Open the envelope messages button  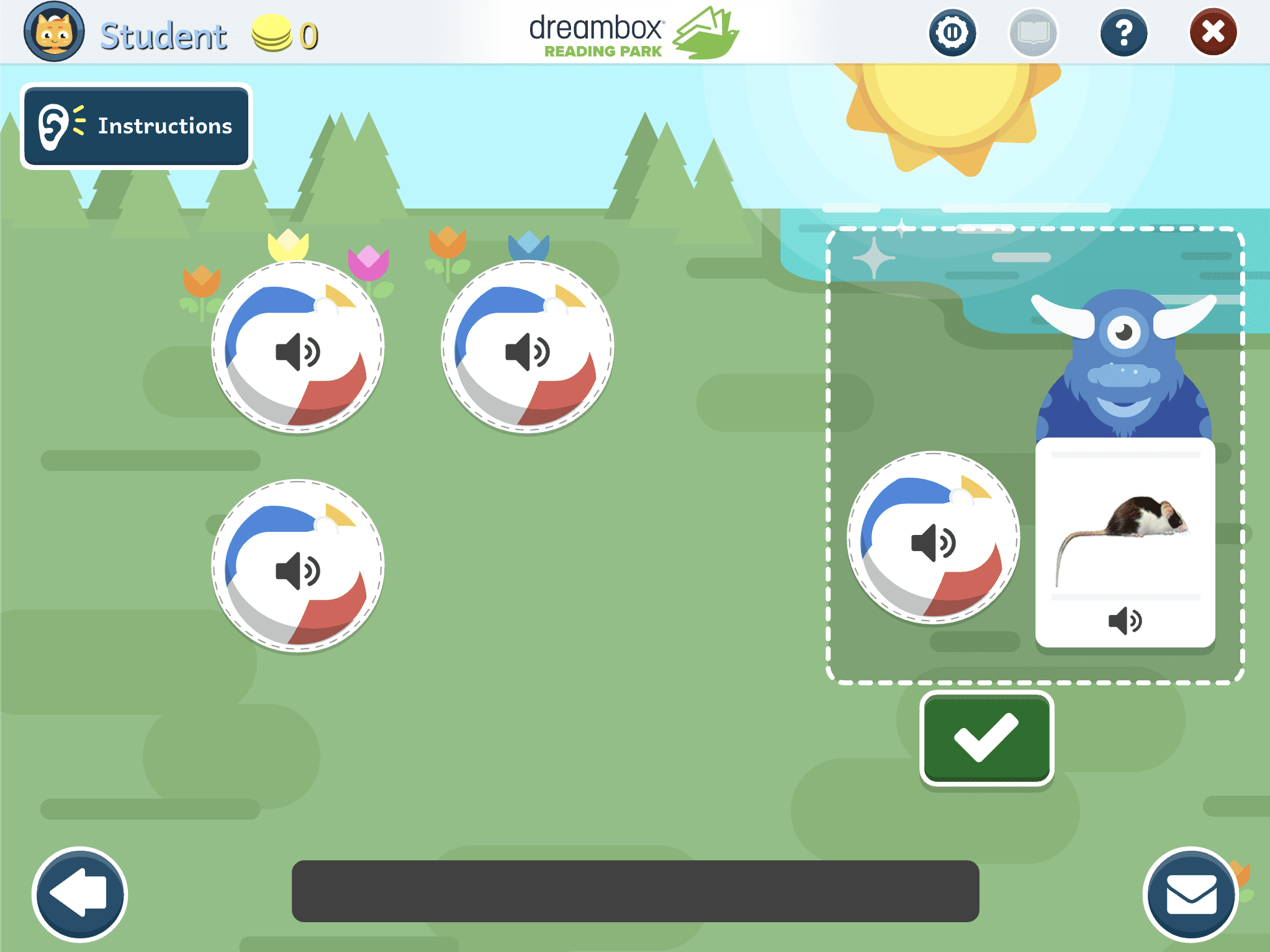(1191, 894)
